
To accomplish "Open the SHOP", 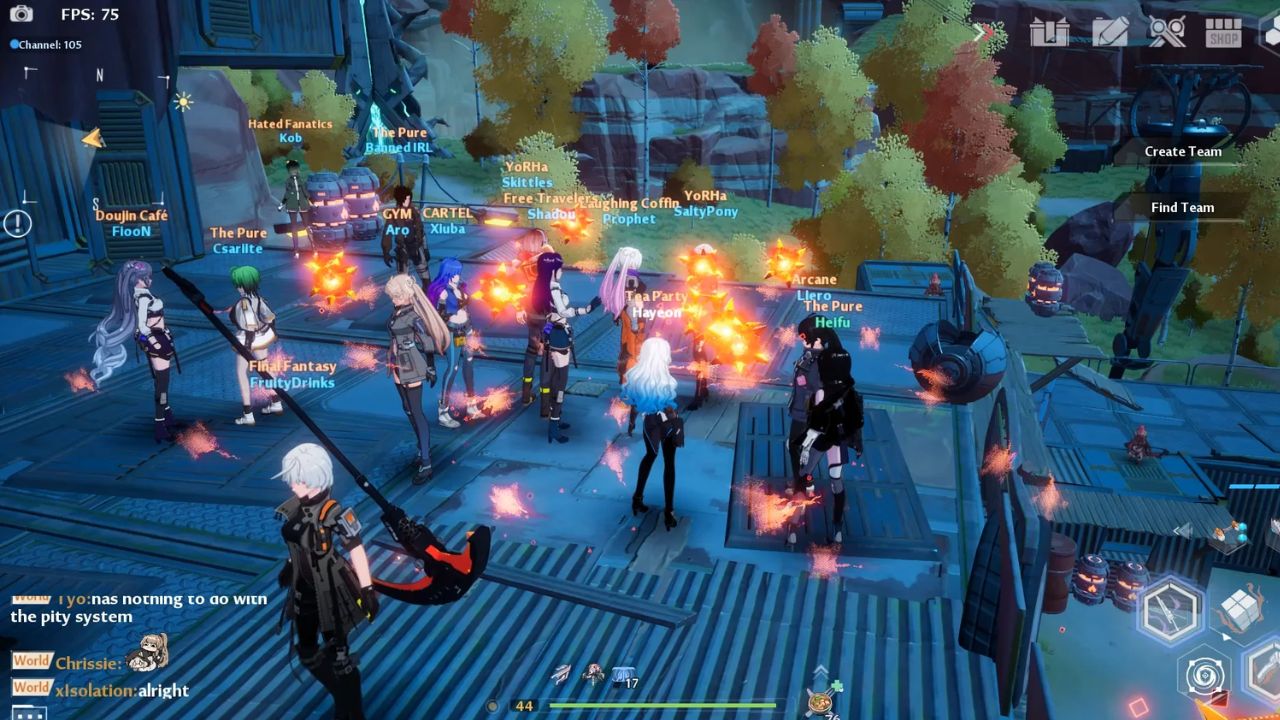I will point(1223,33).
